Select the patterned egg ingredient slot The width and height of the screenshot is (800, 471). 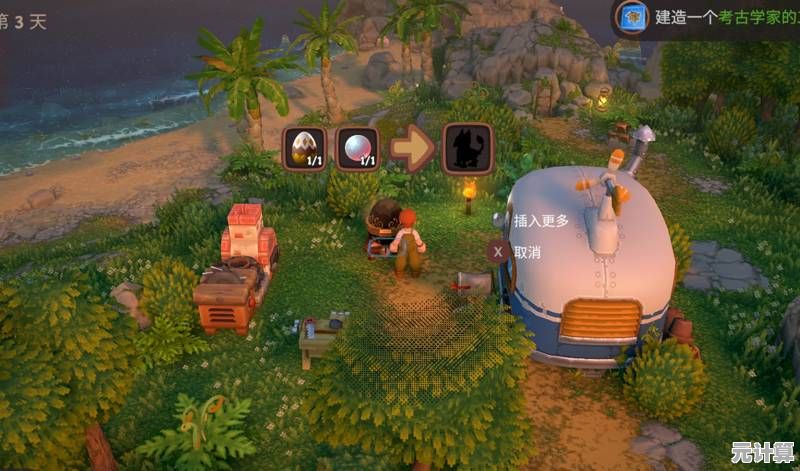[x=304, y=148]
